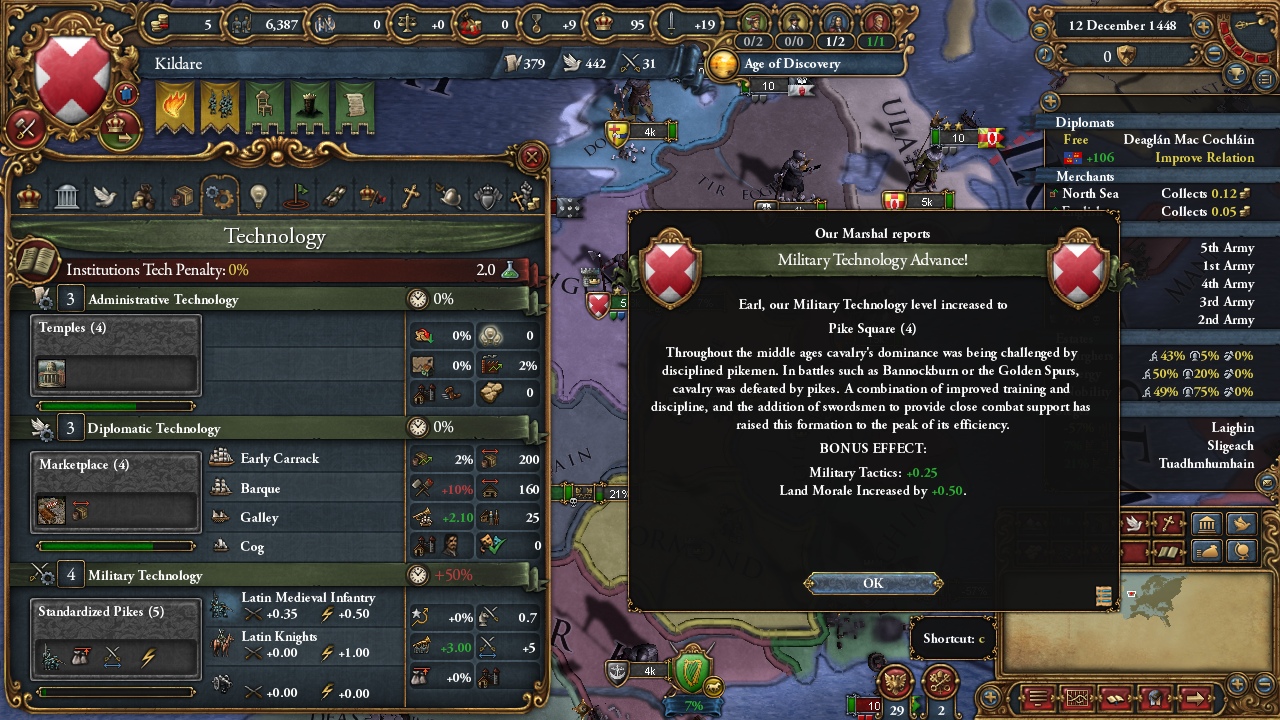
Task: Click OK on the Military Technology popup
Action: pos(872,583)
